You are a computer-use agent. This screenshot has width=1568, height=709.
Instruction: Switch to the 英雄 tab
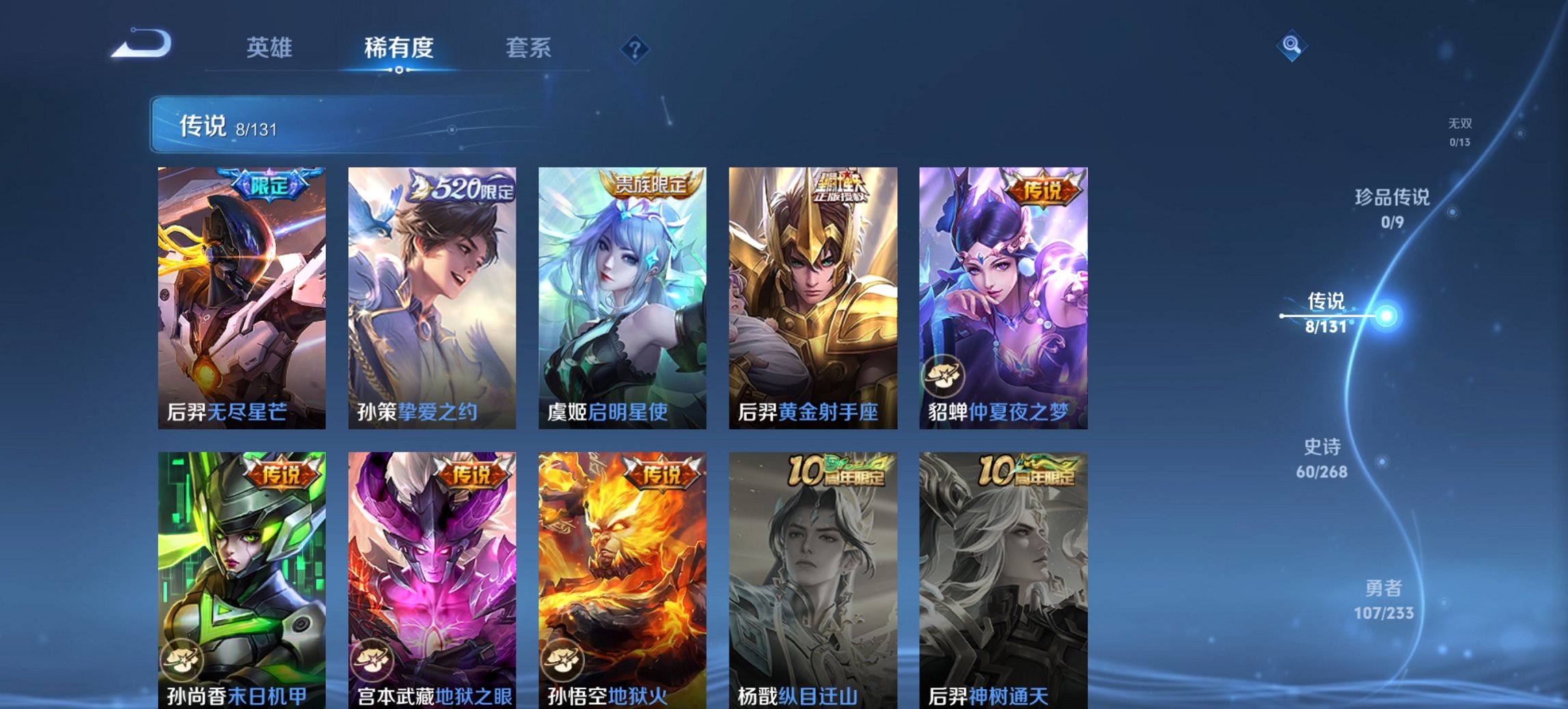click(x=271, y=48)
